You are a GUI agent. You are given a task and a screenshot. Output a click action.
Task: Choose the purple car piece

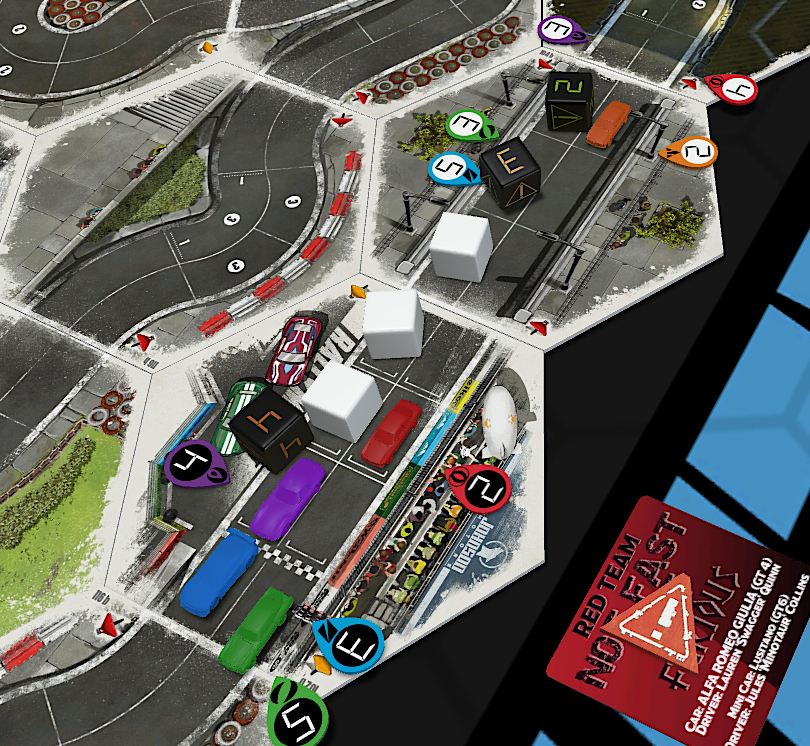[290, 498]
